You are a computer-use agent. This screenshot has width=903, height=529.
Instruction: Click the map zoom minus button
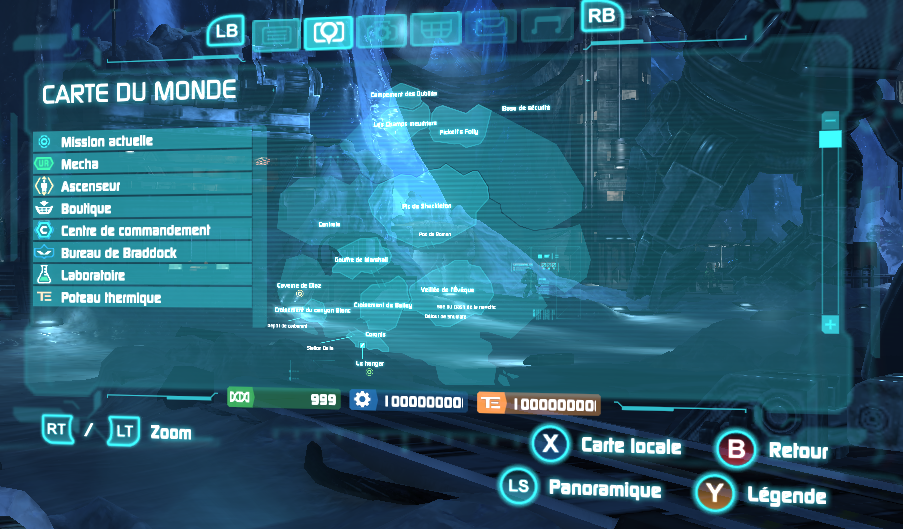coord(829,120)
